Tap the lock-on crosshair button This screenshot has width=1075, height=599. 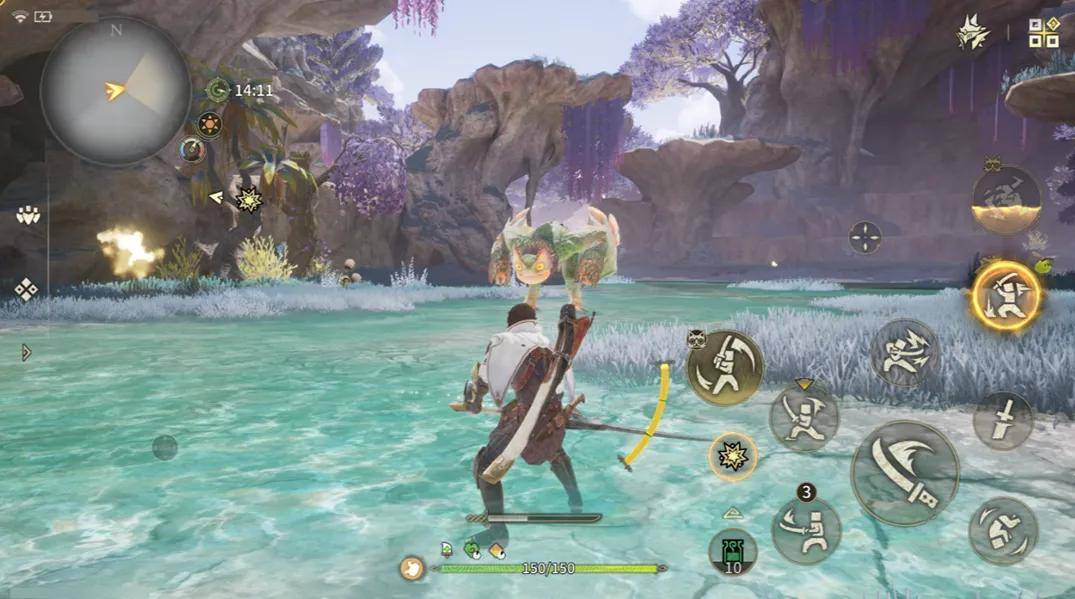[865, 237]
